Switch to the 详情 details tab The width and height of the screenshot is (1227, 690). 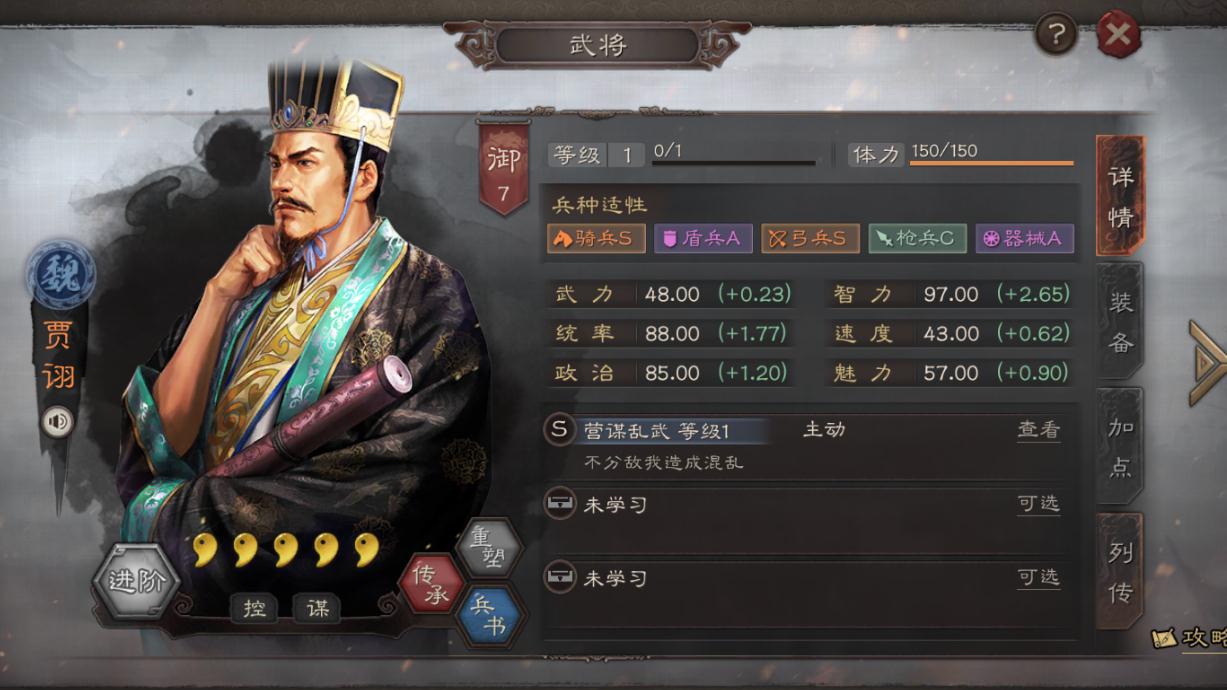pyautogui.click(x=1120, y=196)
